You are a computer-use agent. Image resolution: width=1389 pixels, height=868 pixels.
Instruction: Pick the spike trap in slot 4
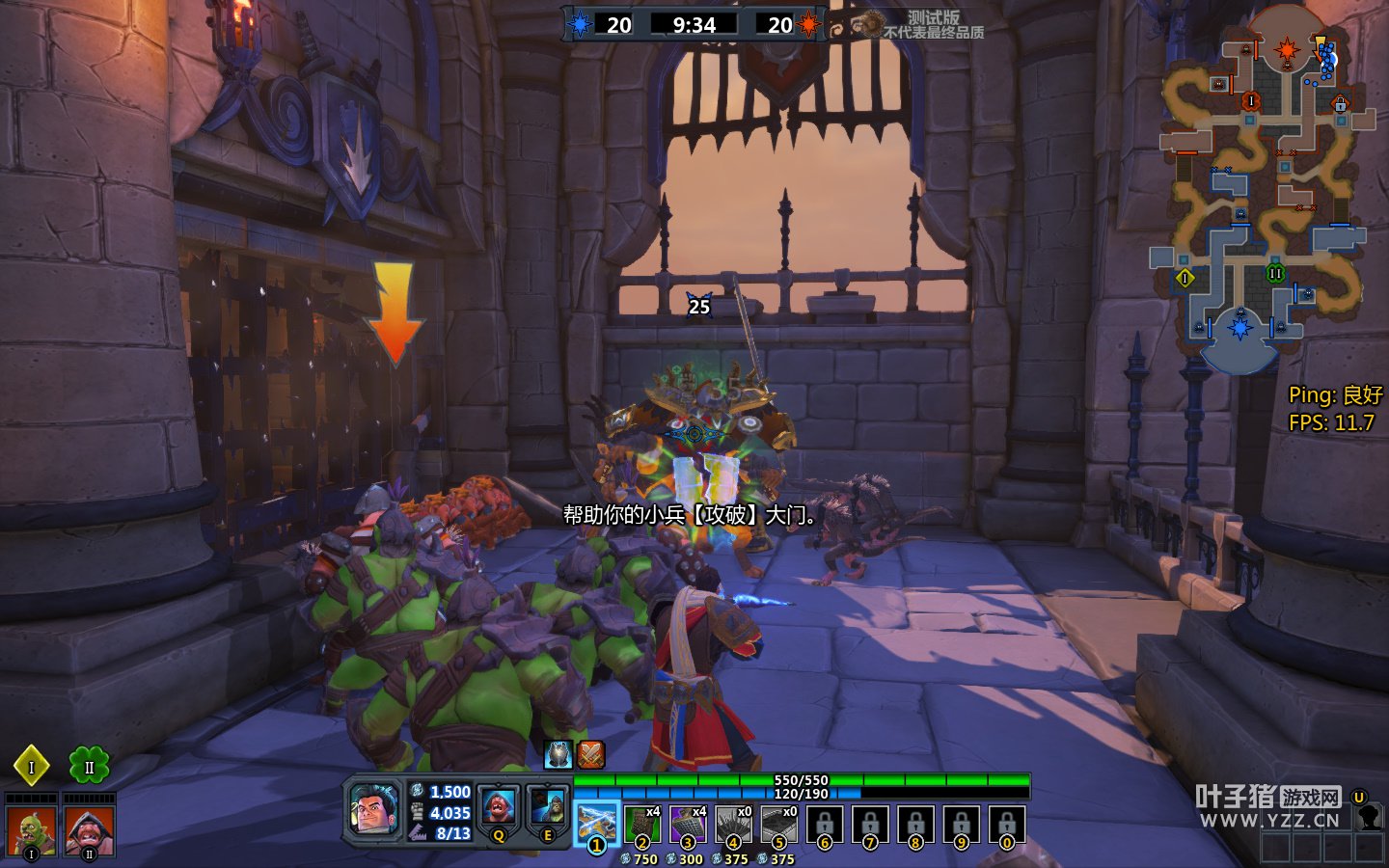point(732,826)
